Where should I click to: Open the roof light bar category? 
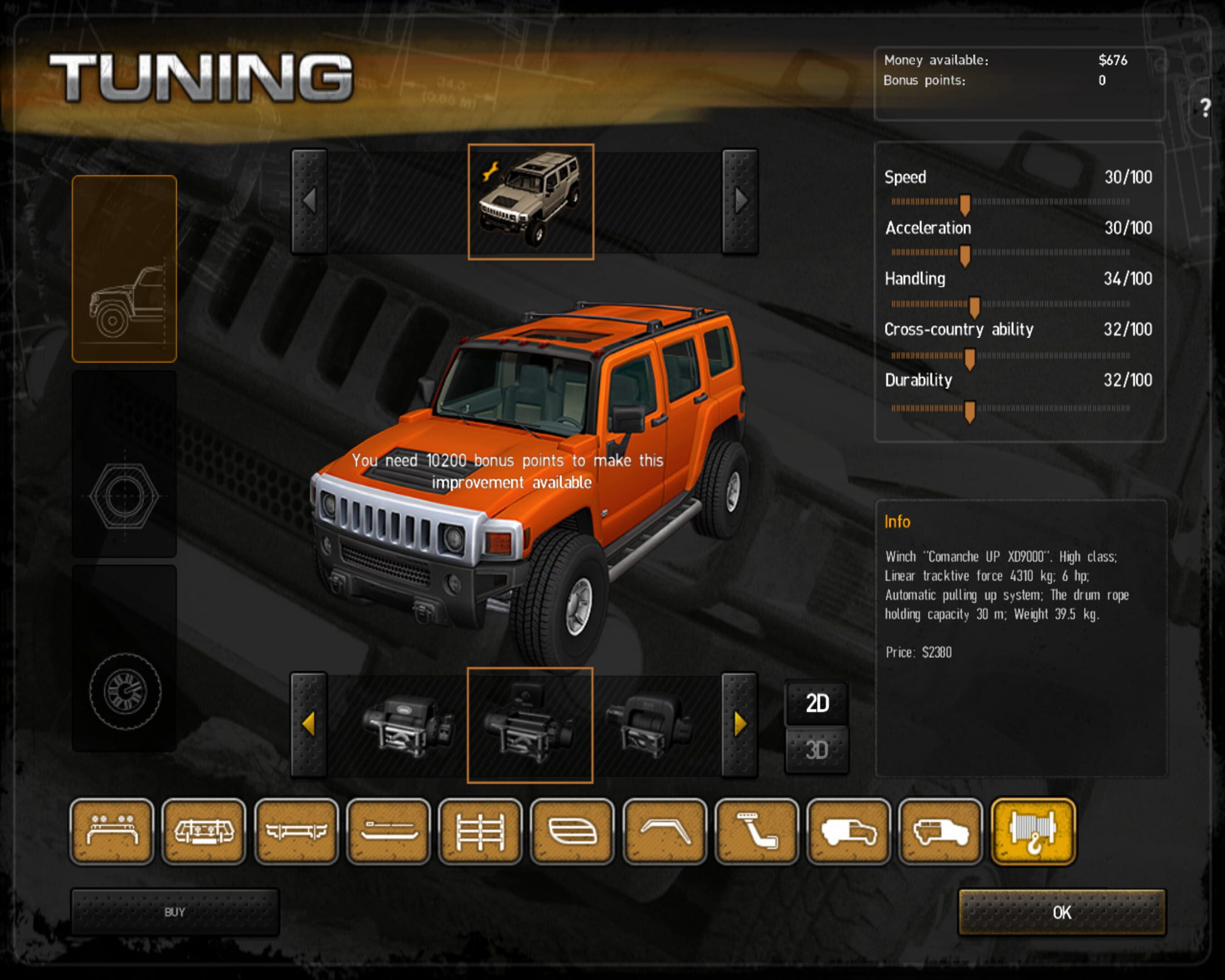(112, 832)
